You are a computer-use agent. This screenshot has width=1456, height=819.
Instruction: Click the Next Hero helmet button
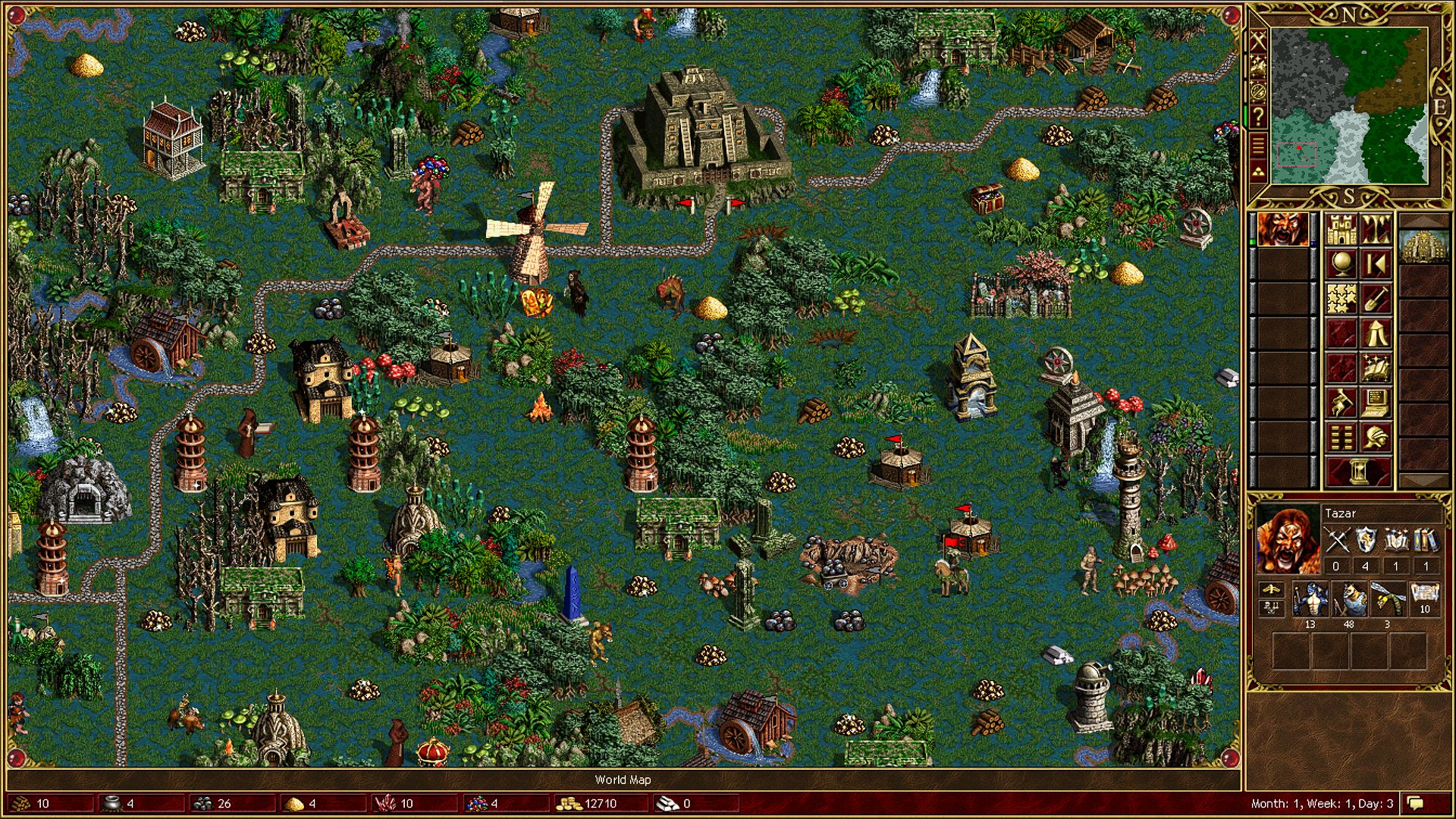[x=1376, y=438]
